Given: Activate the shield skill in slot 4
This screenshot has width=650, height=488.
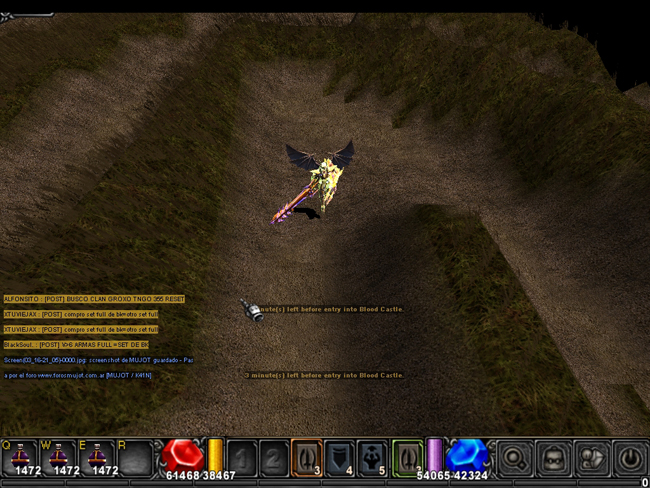Looking at the screenshot, I should coord(339,457).
